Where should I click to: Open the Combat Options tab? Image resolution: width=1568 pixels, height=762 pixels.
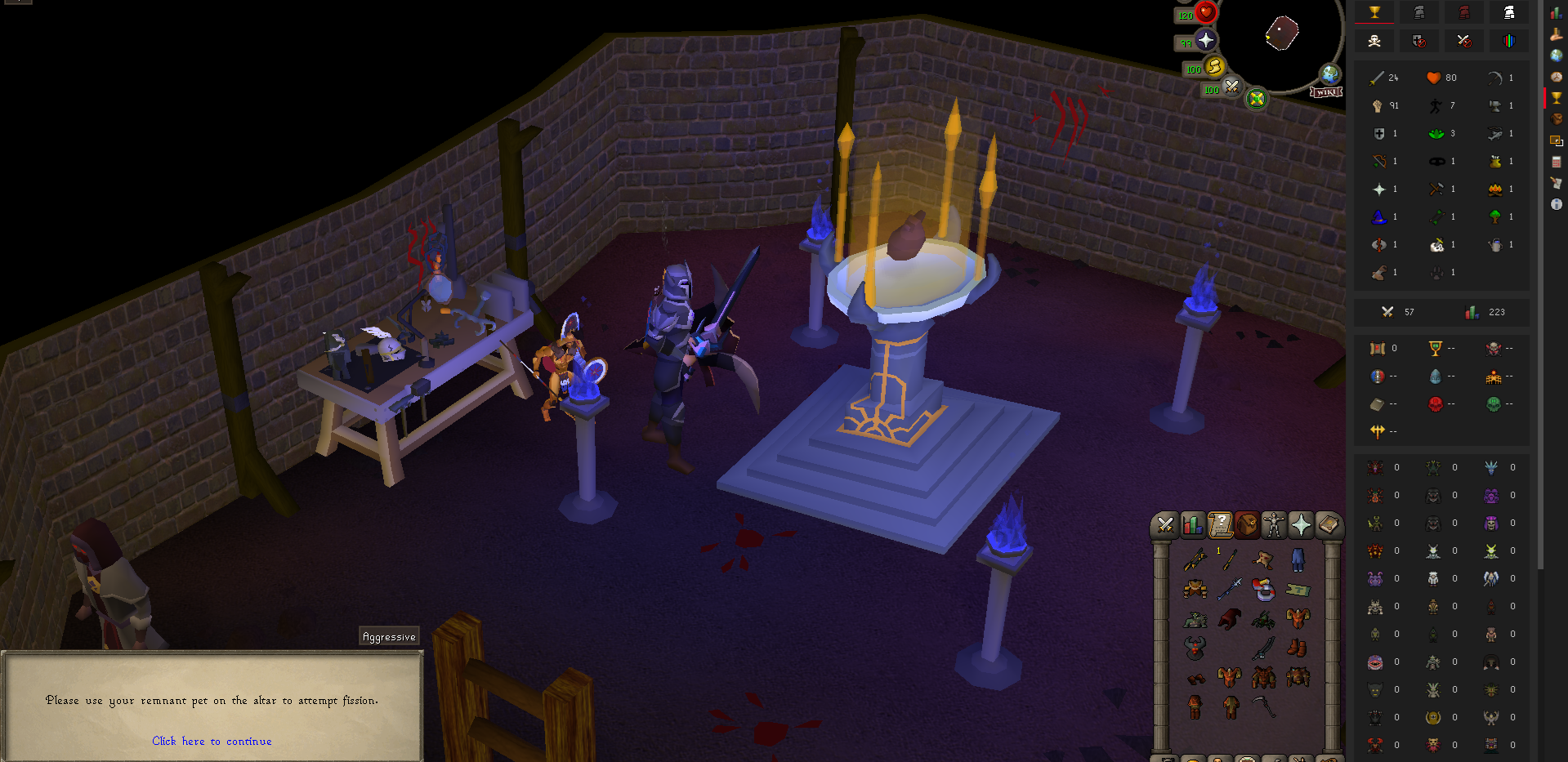[x=1165, y=525]
